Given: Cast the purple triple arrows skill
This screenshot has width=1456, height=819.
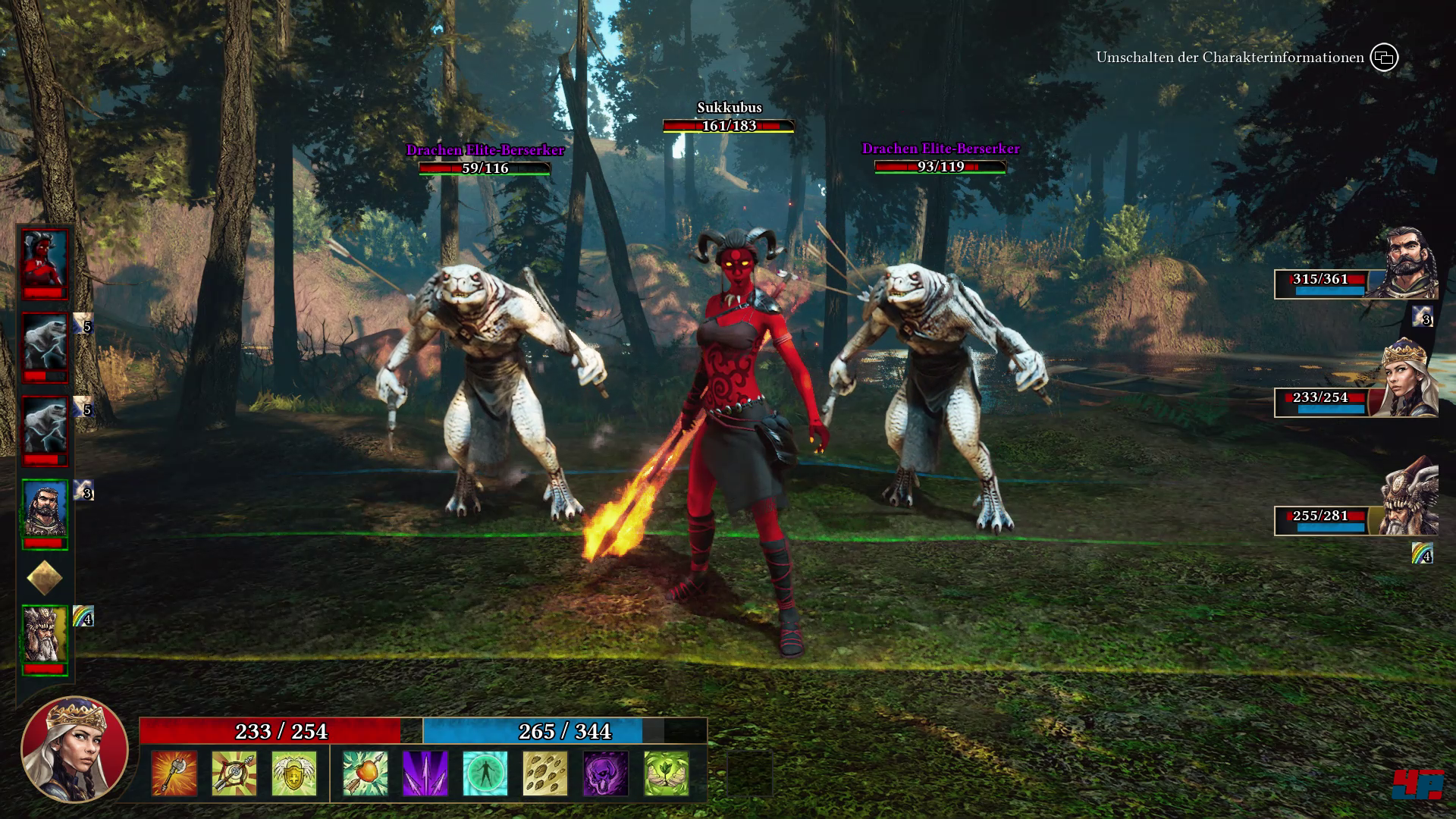Looking at the screenshot, I should click(x=425, y=773).
